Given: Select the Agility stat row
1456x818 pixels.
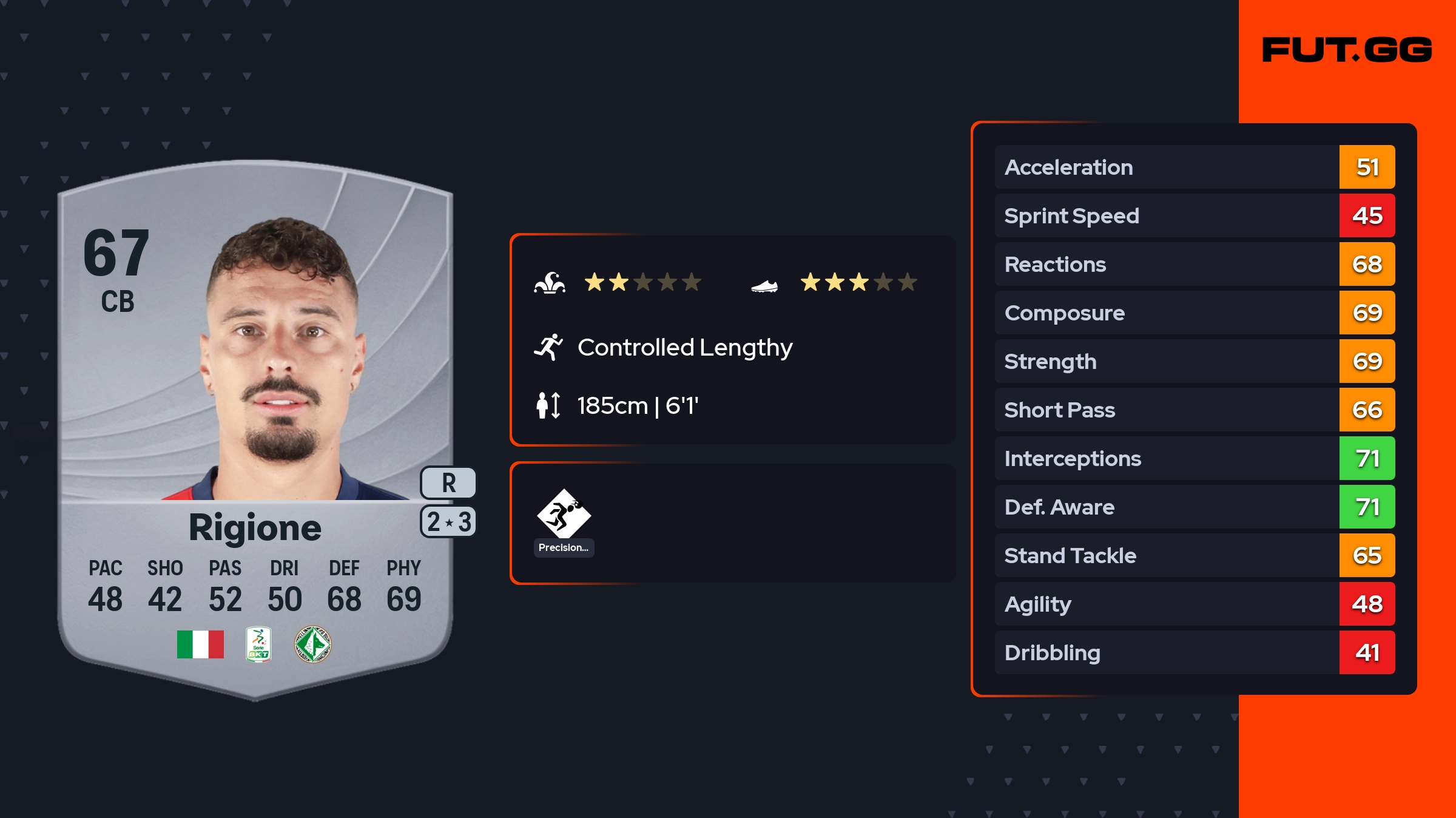Looking at the screenshot, I should 1195,604.
